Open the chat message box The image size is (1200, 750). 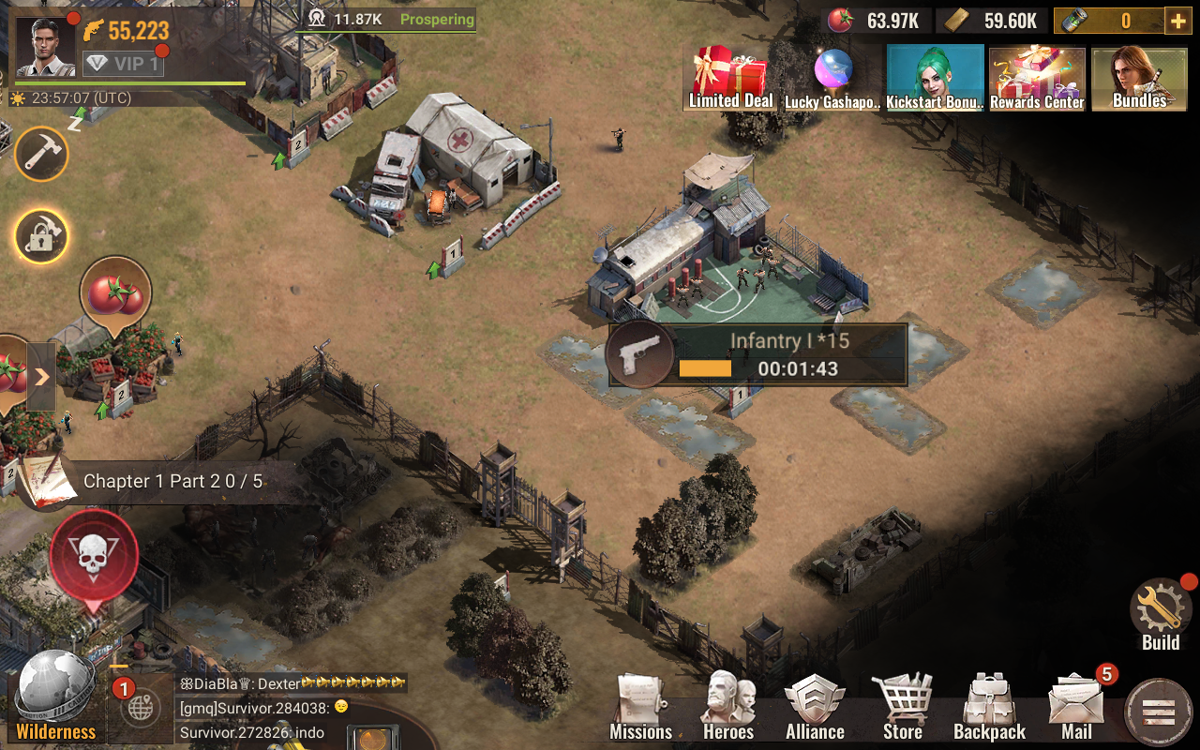[x=290, y=708]
